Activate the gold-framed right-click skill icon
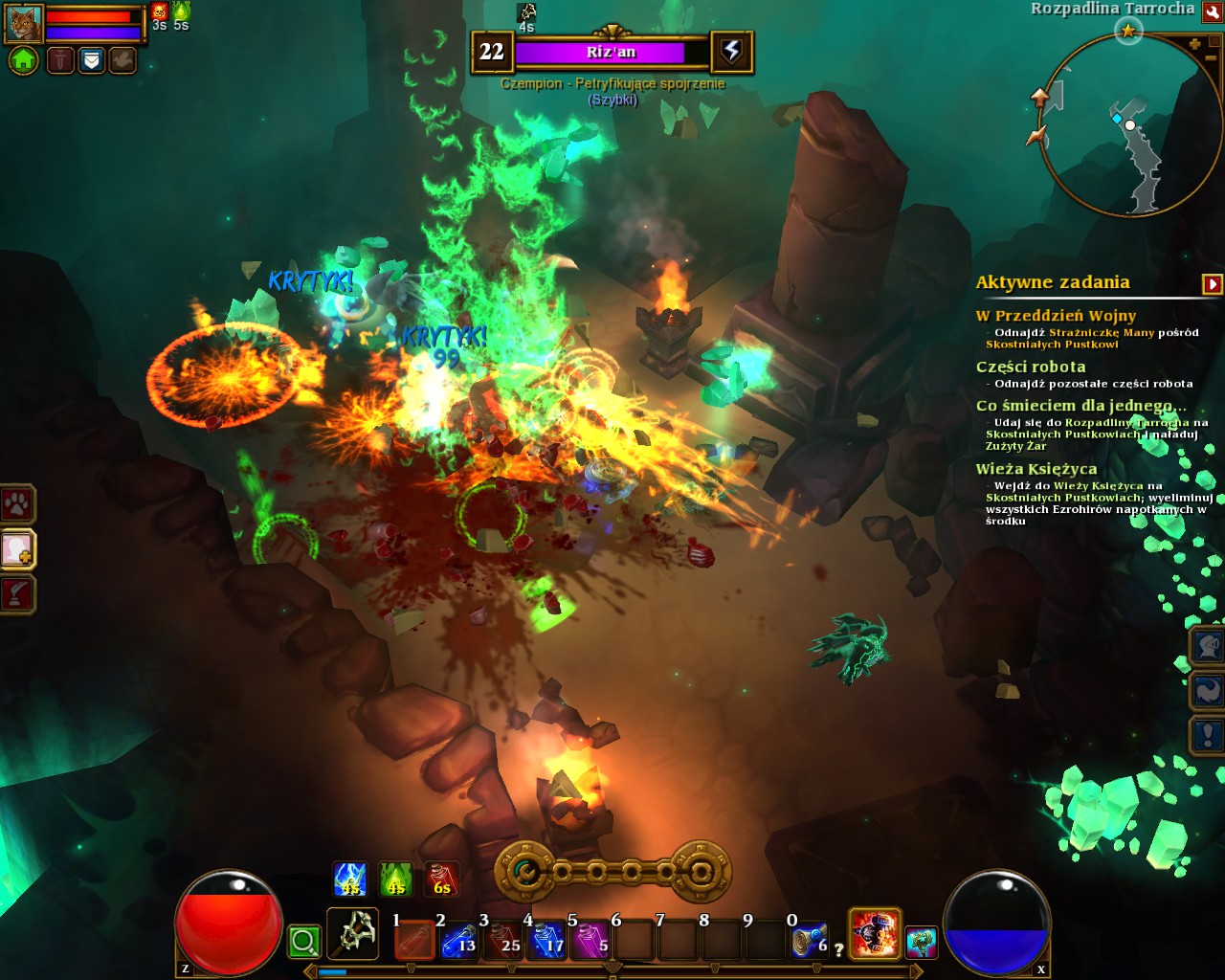The width and height of the screenshot is (1225, 980). pyautogui.click(x=875, y=934)
